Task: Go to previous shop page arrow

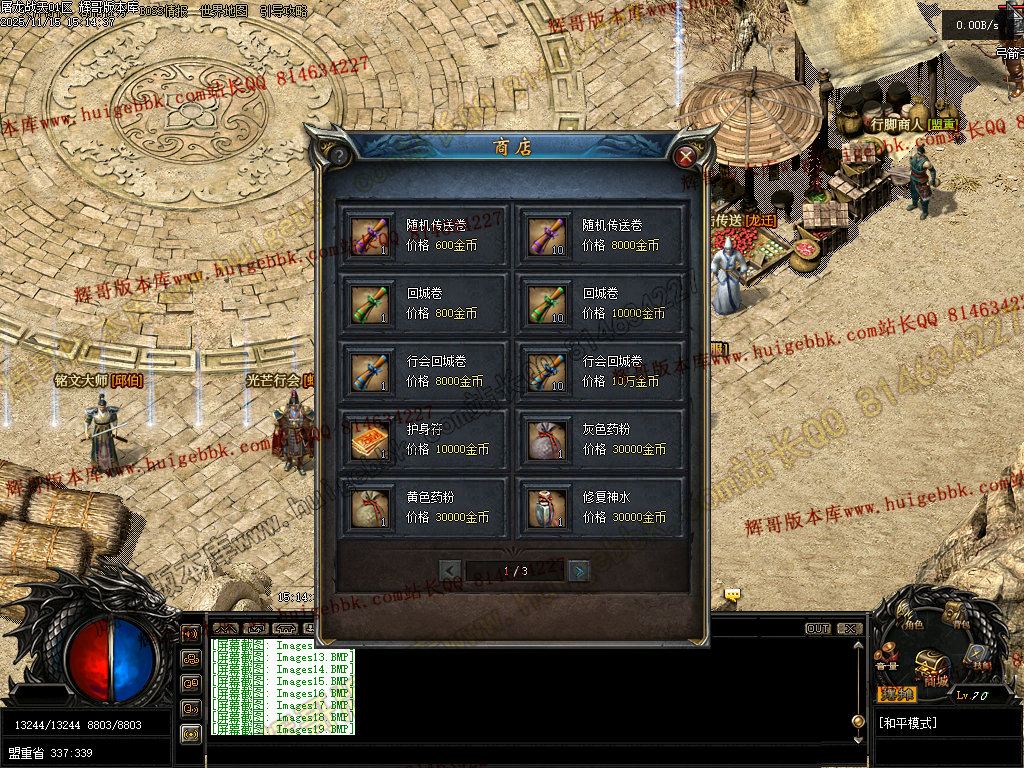Action: pos(450,571)
